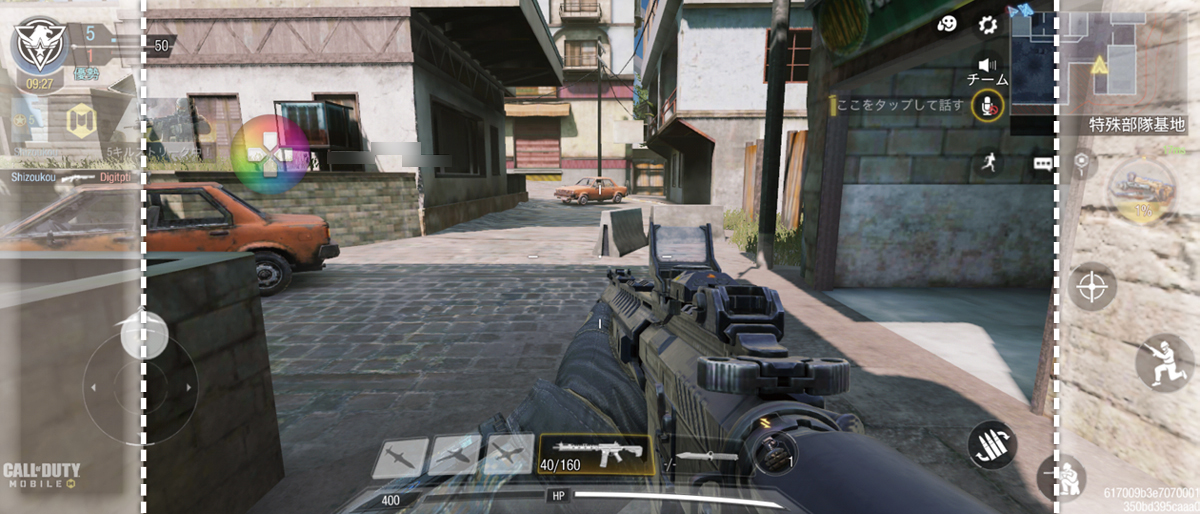Tap the movement joystick knob
Screen dimensions: 1200x514
coord(144,335)
